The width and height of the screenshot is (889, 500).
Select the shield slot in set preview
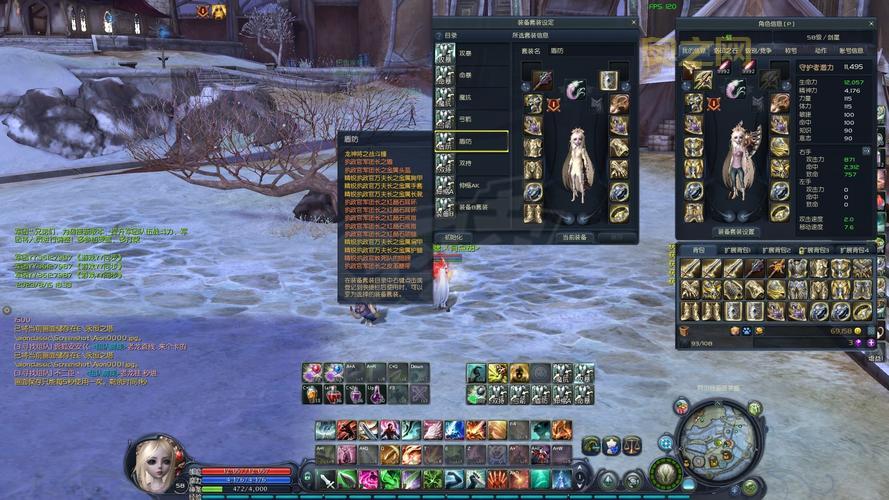point(608,81)
